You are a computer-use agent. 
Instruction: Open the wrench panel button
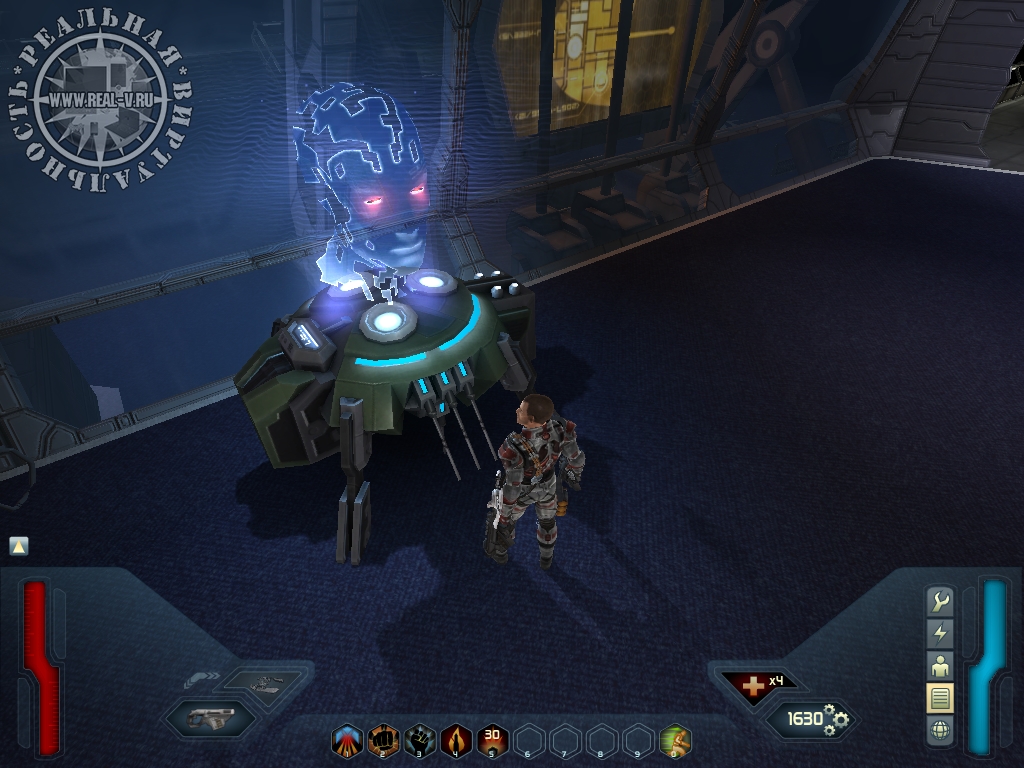point(940,601)
